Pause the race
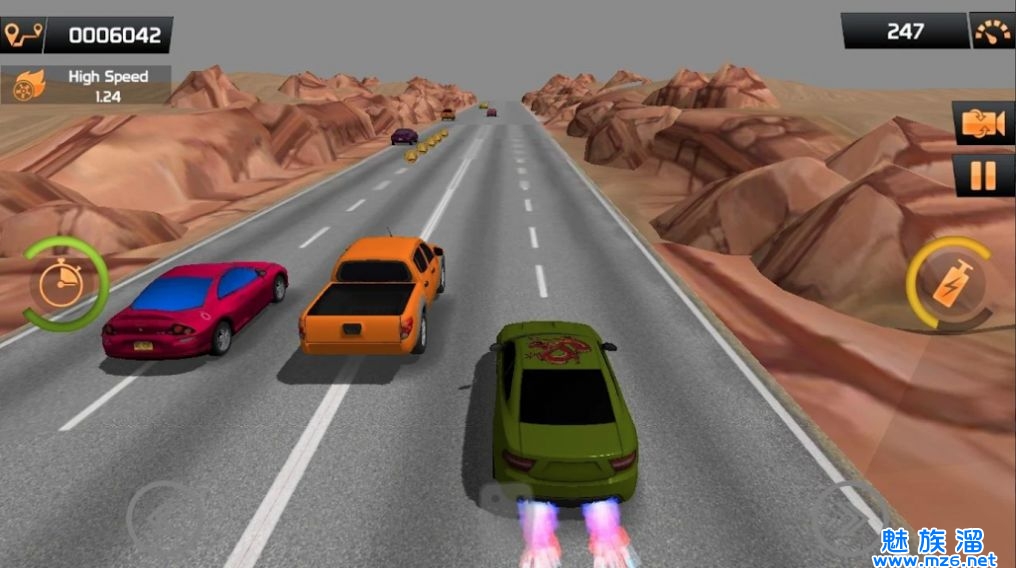This screenshot has height=568, width=1016. tap(983, 176)
